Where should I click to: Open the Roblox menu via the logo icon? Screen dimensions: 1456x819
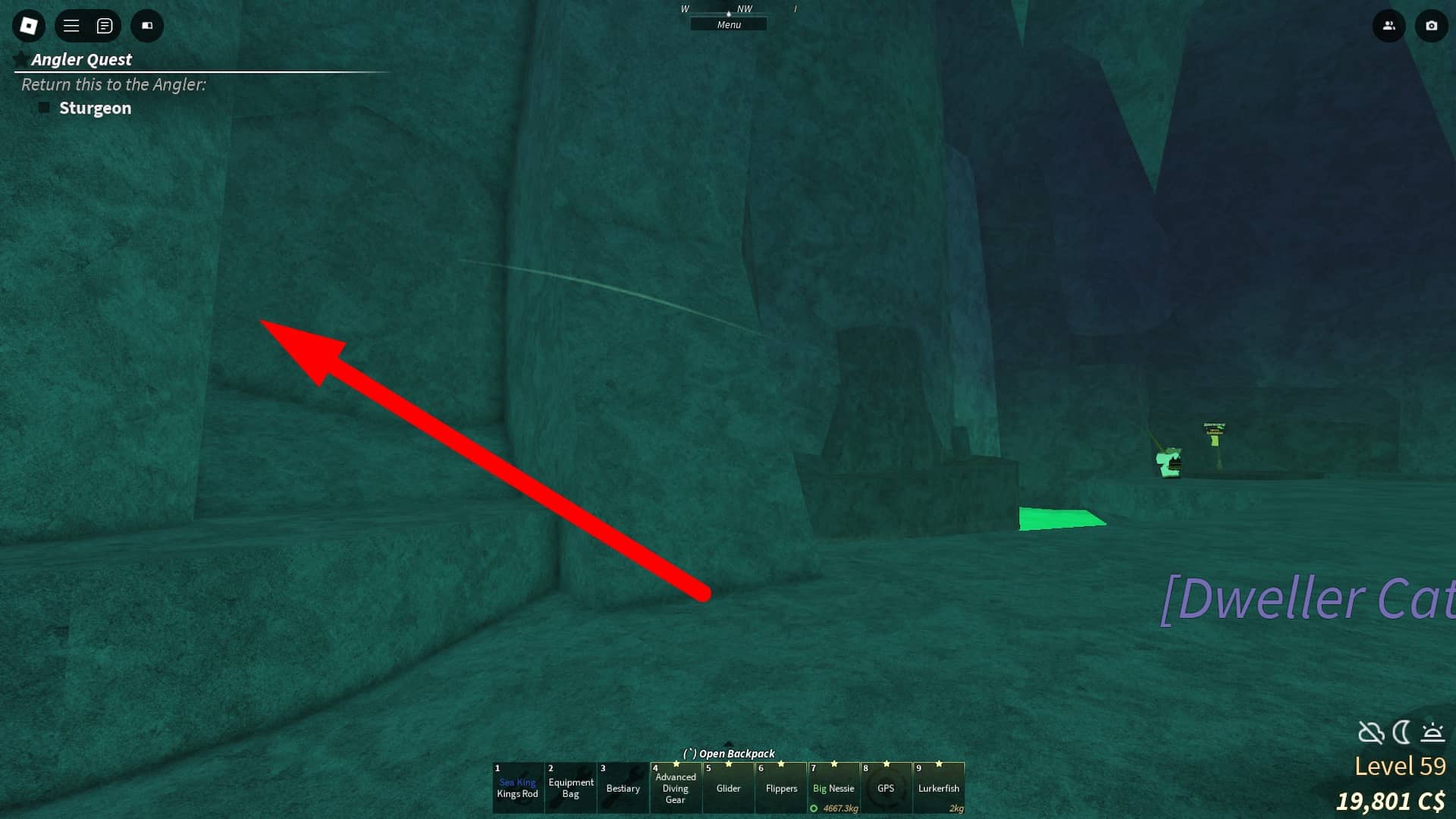(x=28, y=25)
